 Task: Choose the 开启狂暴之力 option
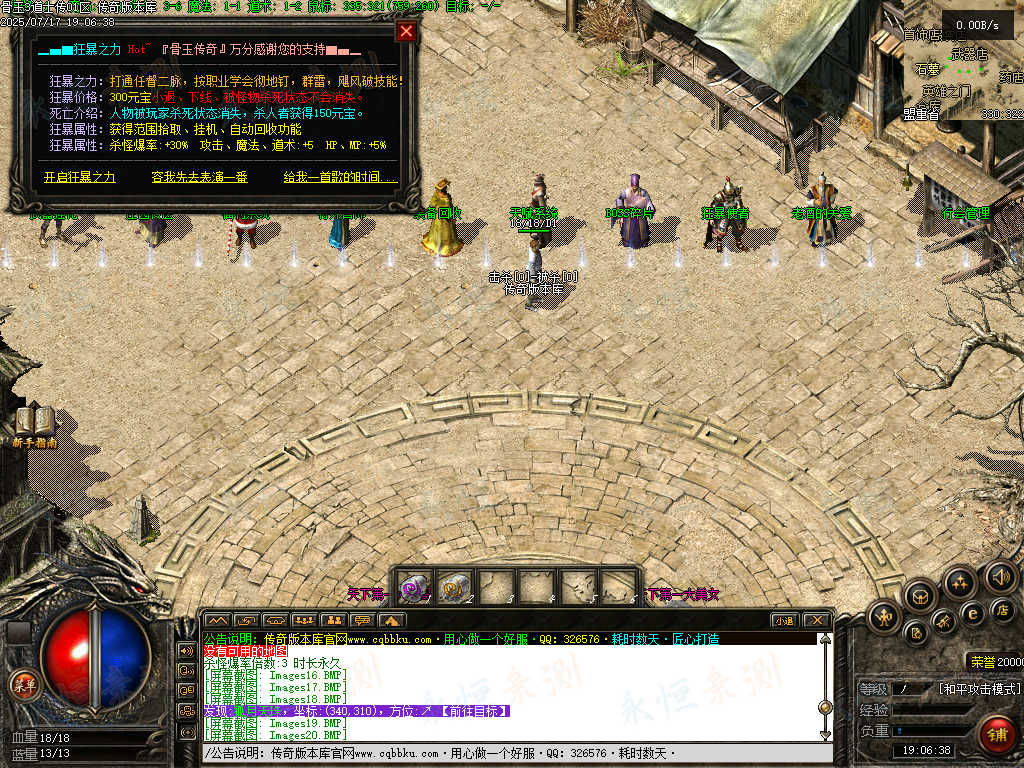pyautogui.click(x=80, y=177)
